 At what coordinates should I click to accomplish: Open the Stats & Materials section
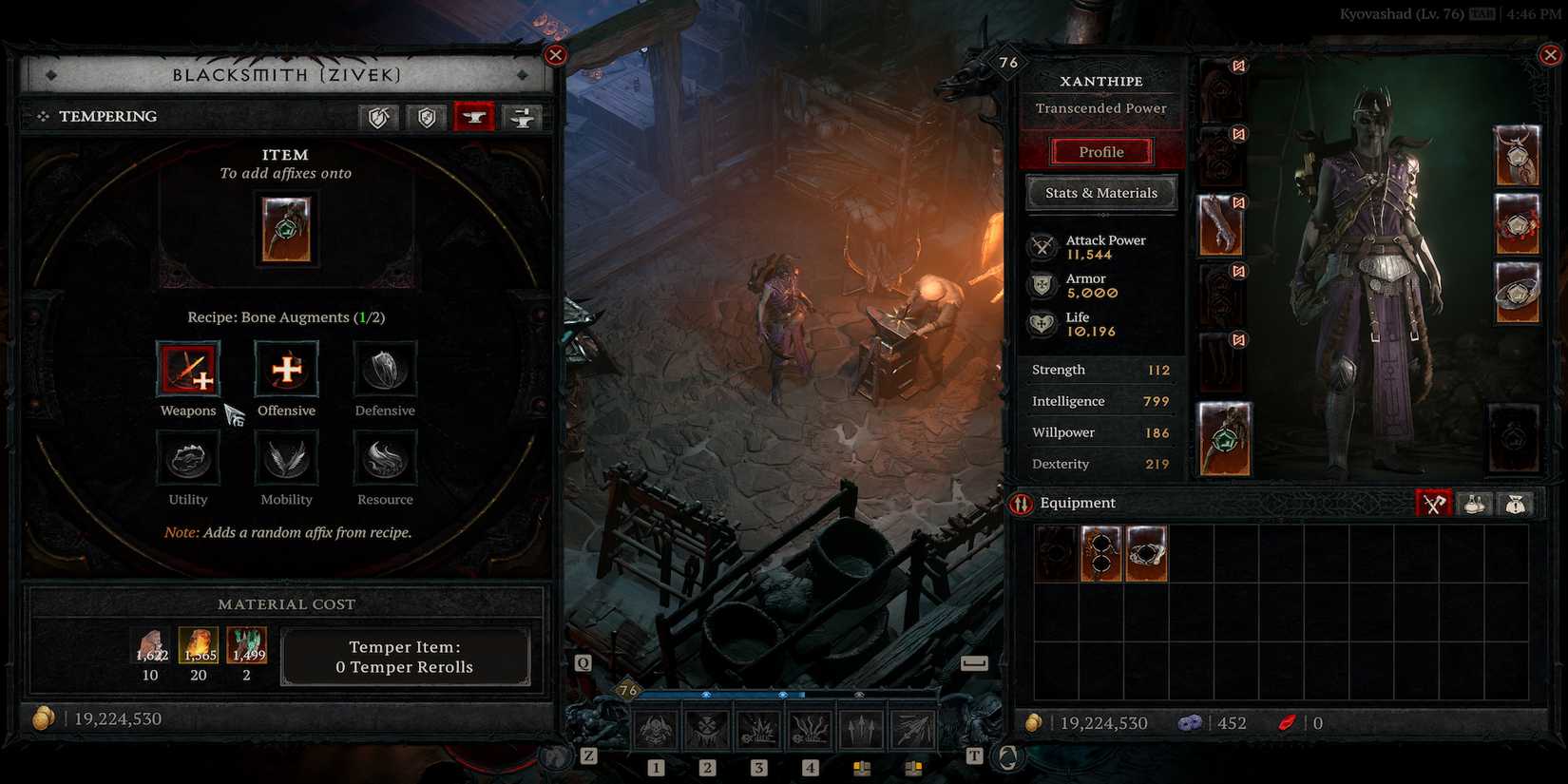click(x=1100, y=192)
